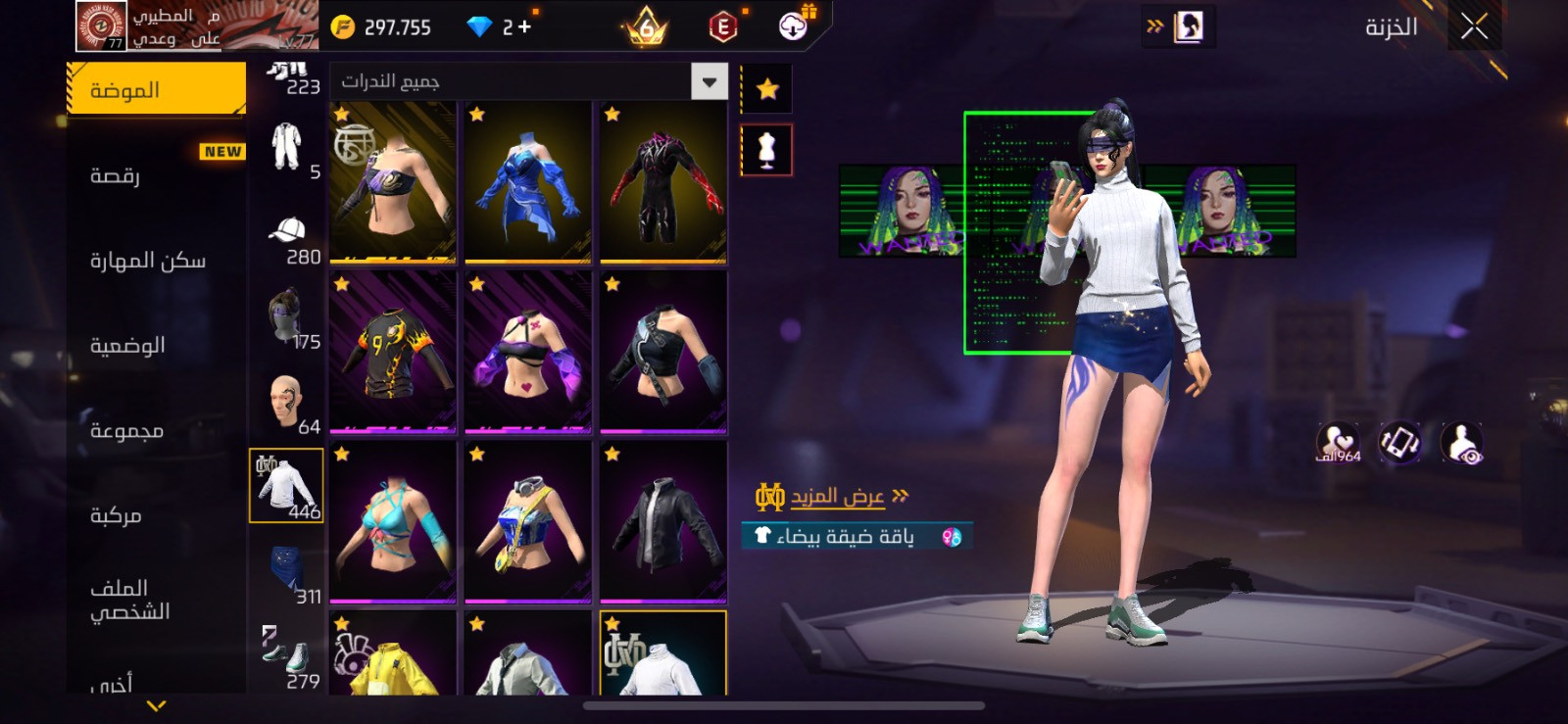The image size is (1568, 724).
Task: Click the عرض المزيد show more link
Action: pyautogui.click(x=838, y=497)
